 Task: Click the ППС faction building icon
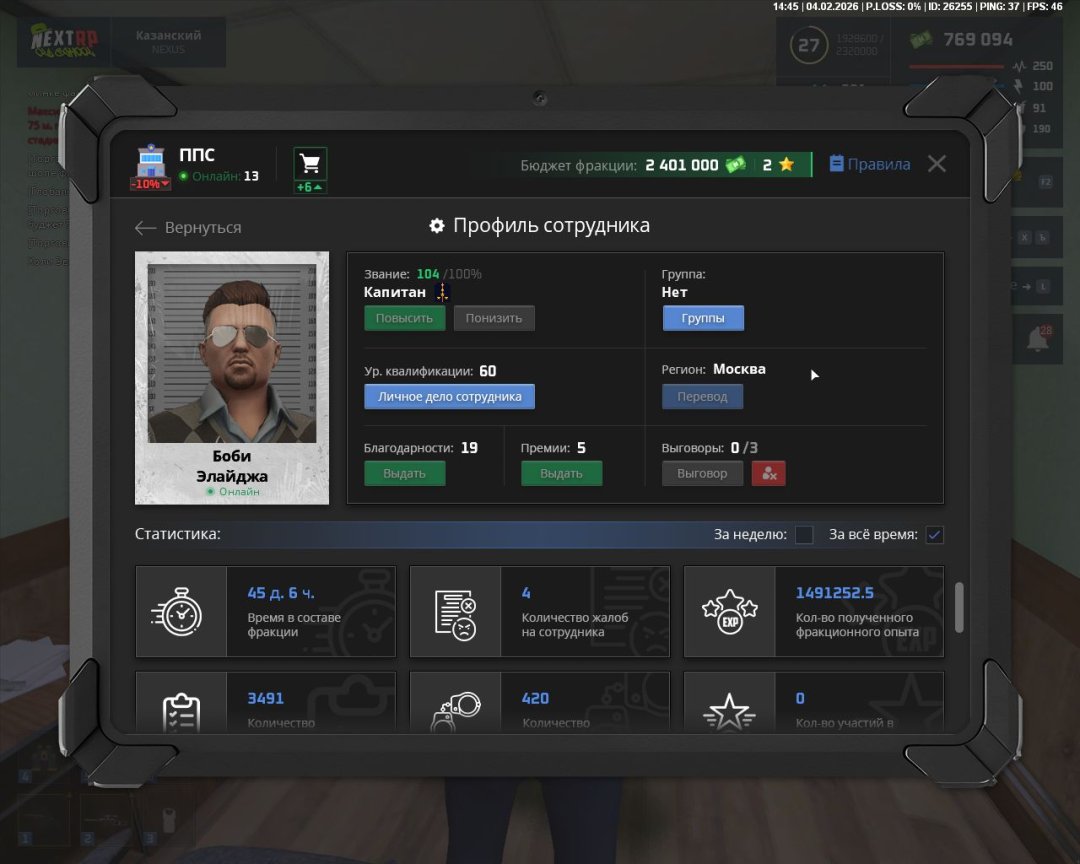point(151,163)
